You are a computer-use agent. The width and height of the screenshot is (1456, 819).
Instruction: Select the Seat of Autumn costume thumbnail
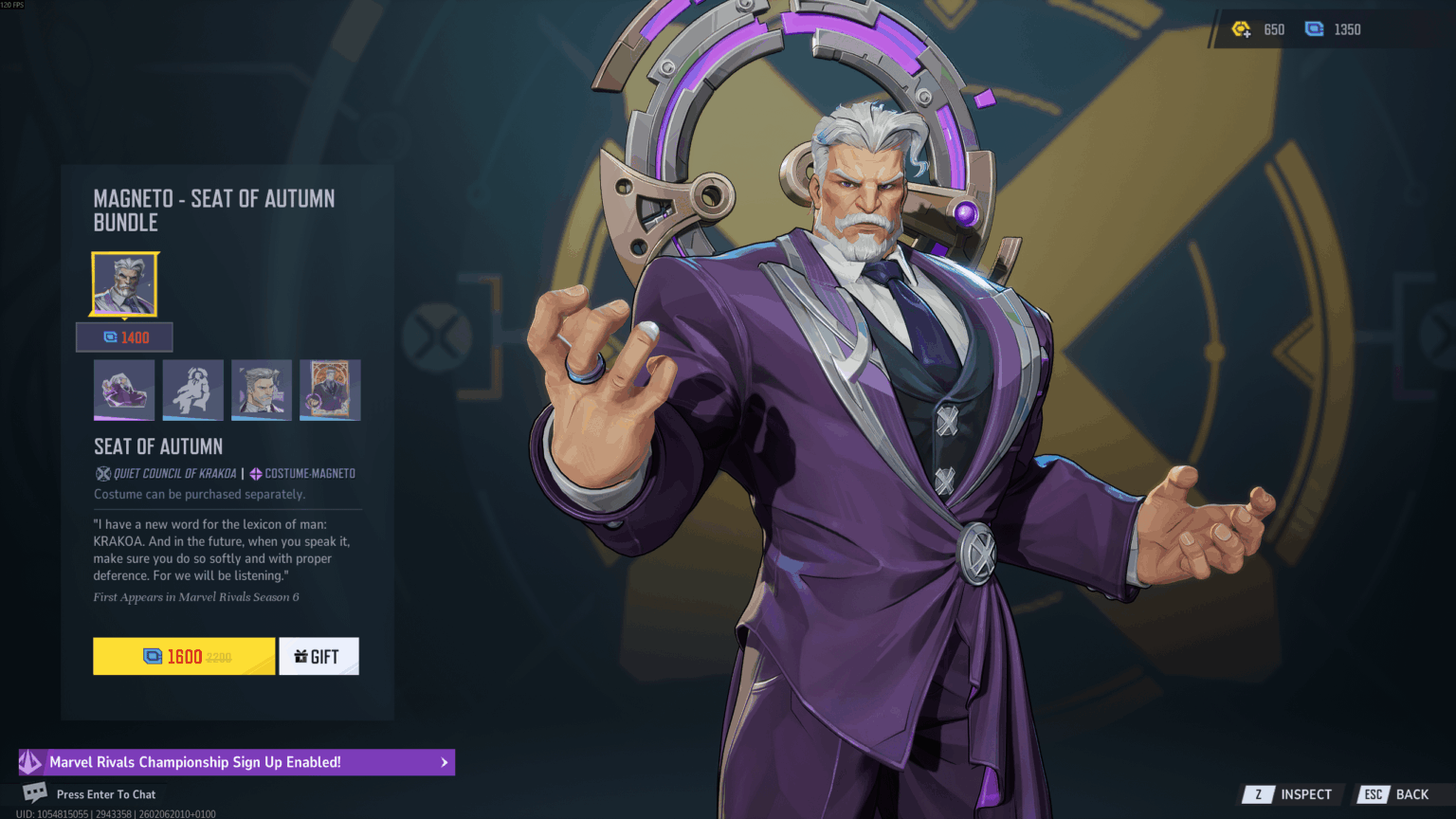coord(124,283)
